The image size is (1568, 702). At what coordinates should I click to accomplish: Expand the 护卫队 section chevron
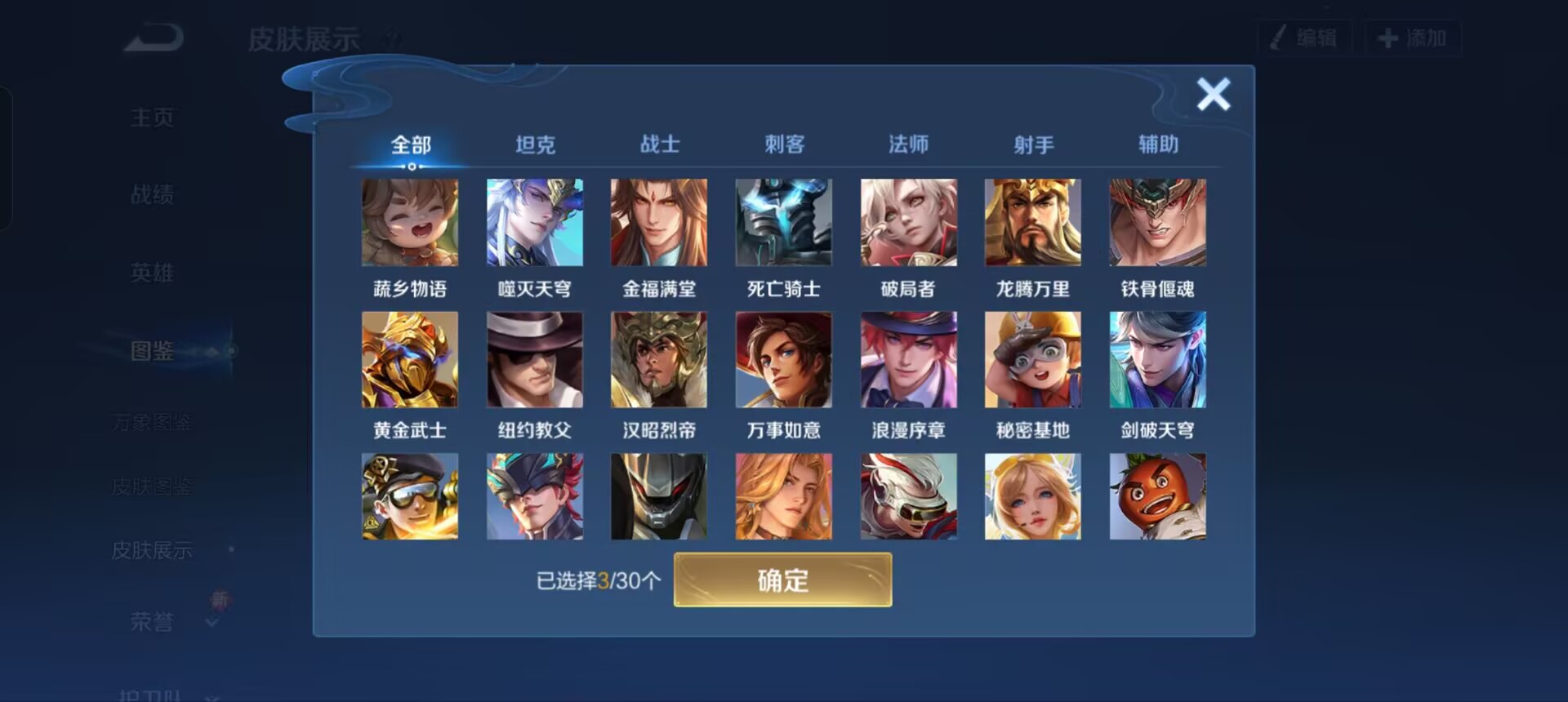[214, 698]
